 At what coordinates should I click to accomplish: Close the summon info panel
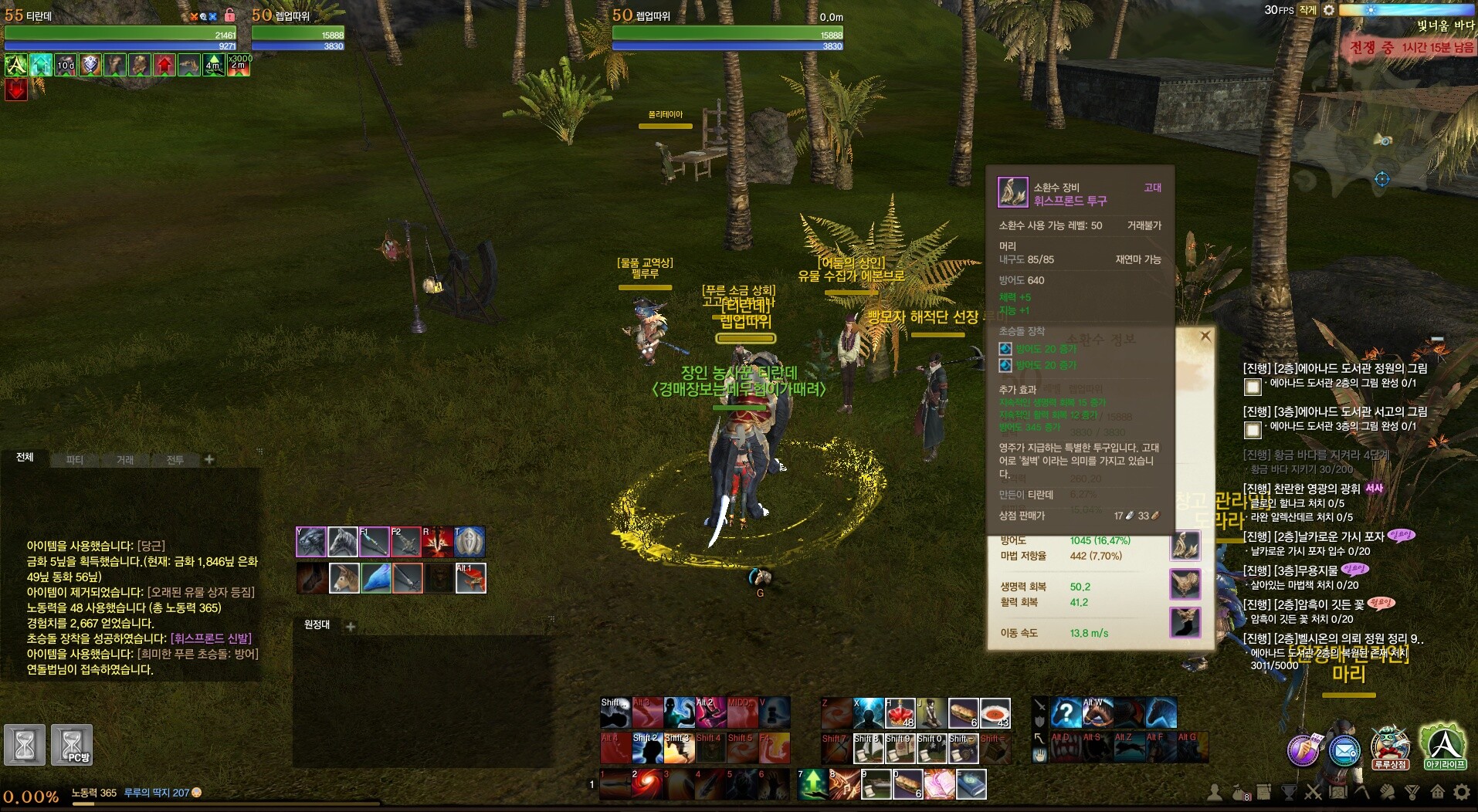click(1205, 337)
